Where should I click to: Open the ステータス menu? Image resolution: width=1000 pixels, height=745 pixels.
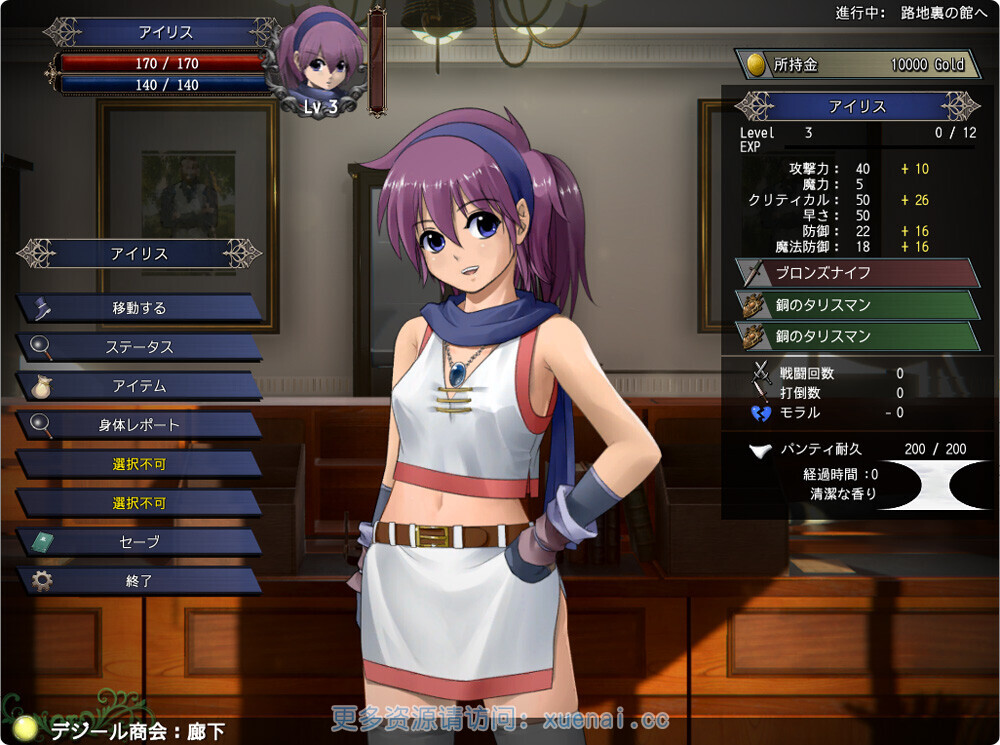(x=139, y=347)
